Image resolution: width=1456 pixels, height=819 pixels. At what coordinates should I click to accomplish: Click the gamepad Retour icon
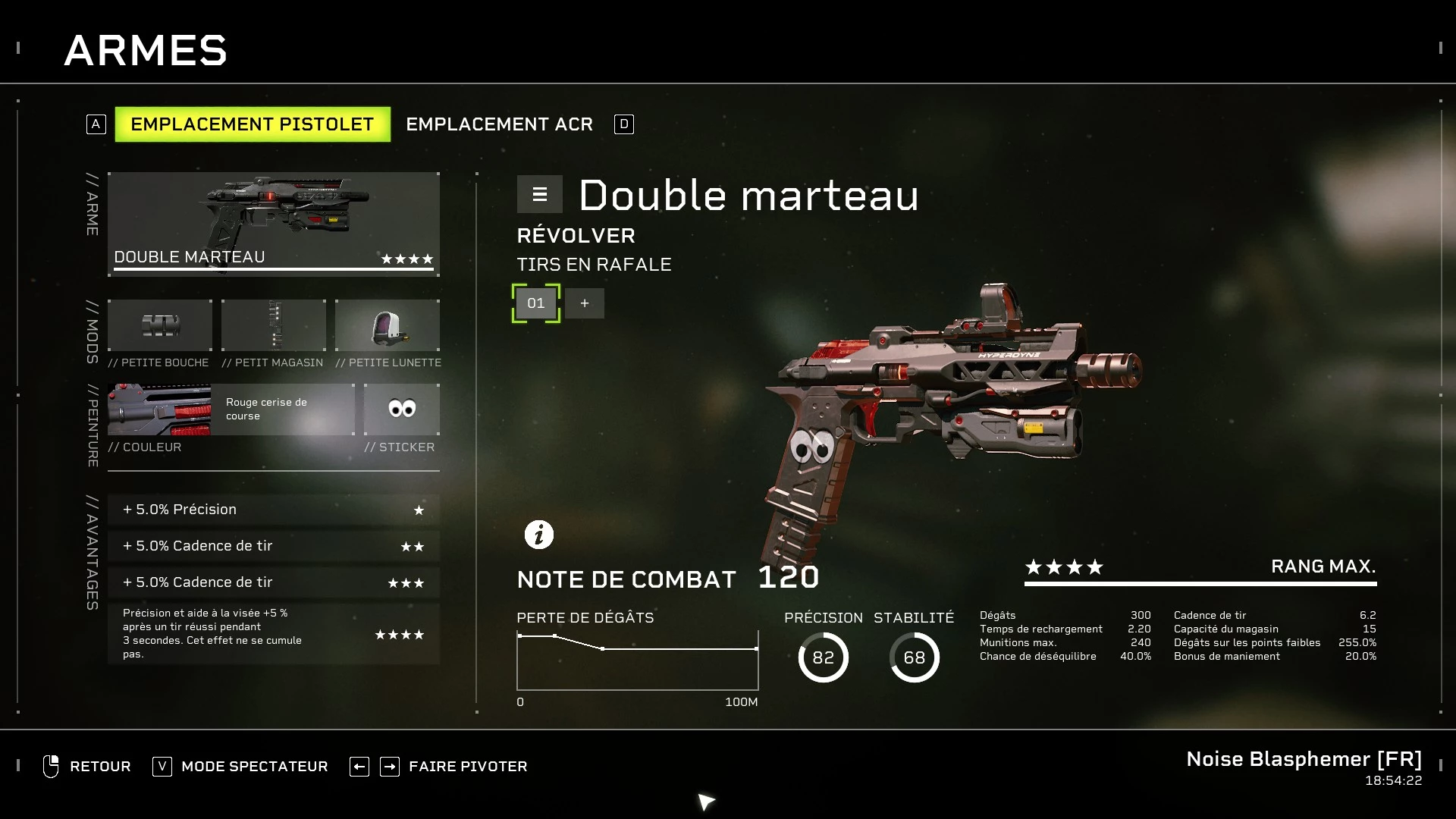coord(51,766)
